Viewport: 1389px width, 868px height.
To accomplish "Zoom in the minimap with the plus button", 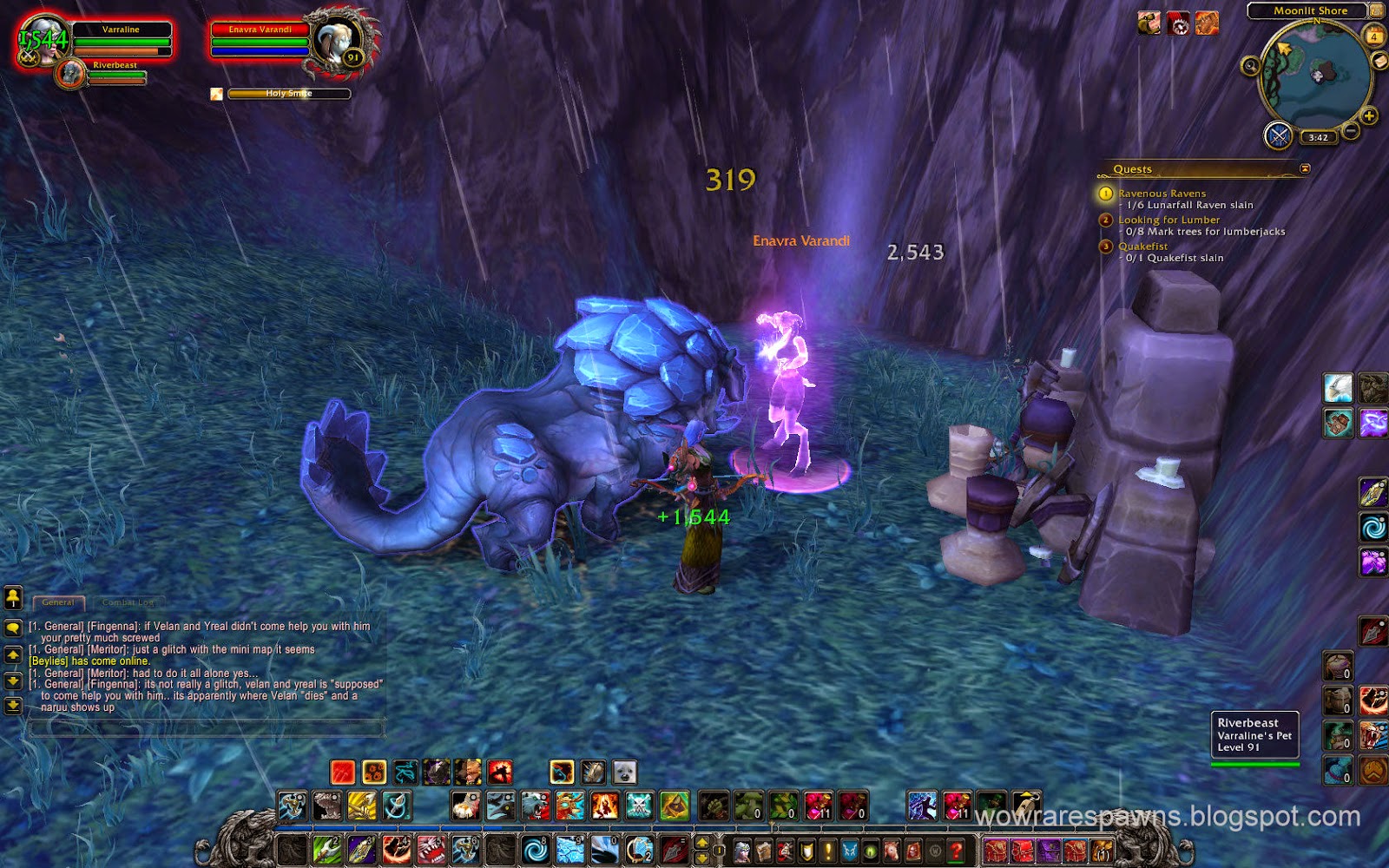I will pos(1368,115).
